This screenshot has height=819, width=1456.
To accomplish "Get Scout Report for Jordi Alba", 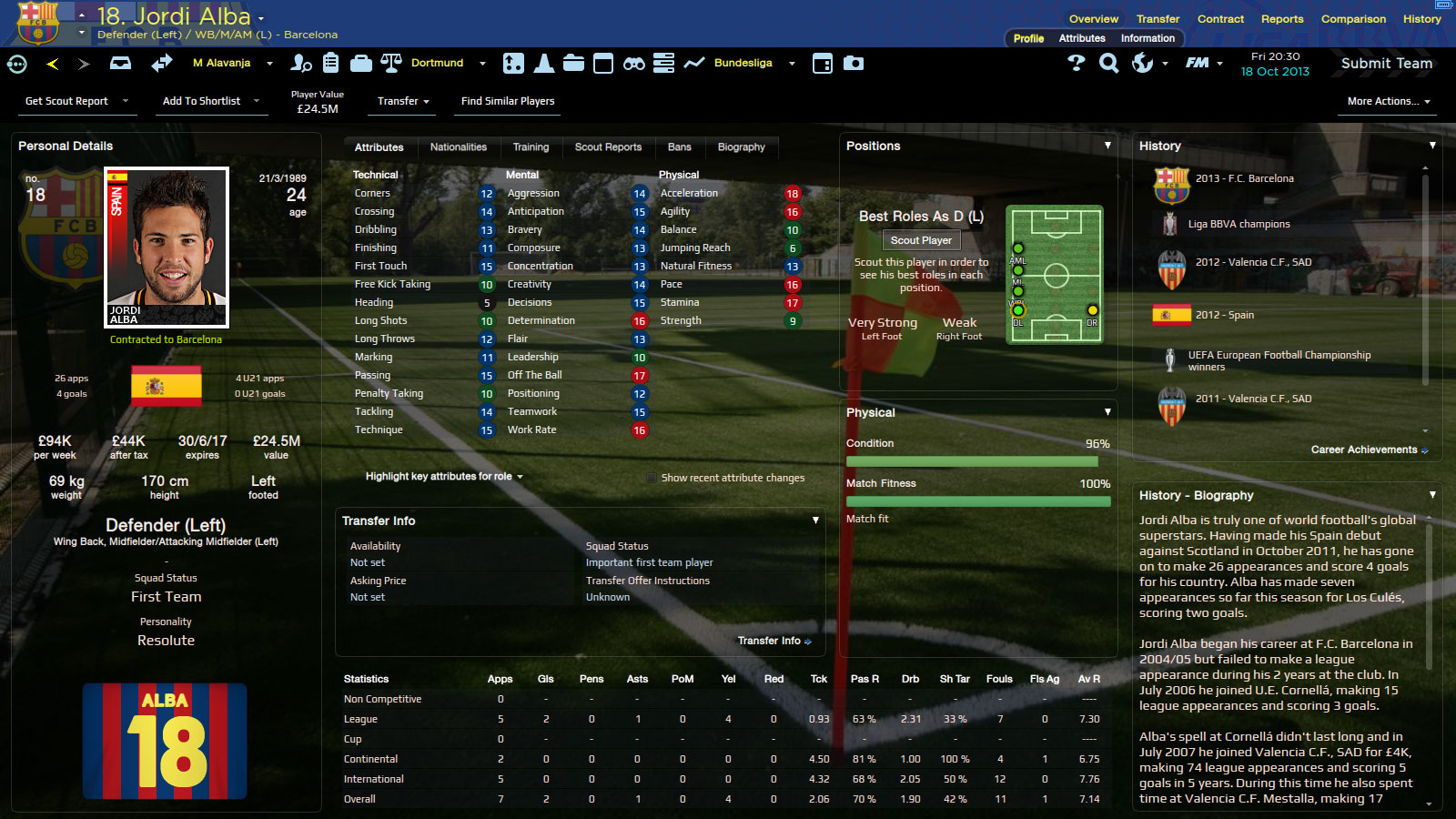I will 66,101.
